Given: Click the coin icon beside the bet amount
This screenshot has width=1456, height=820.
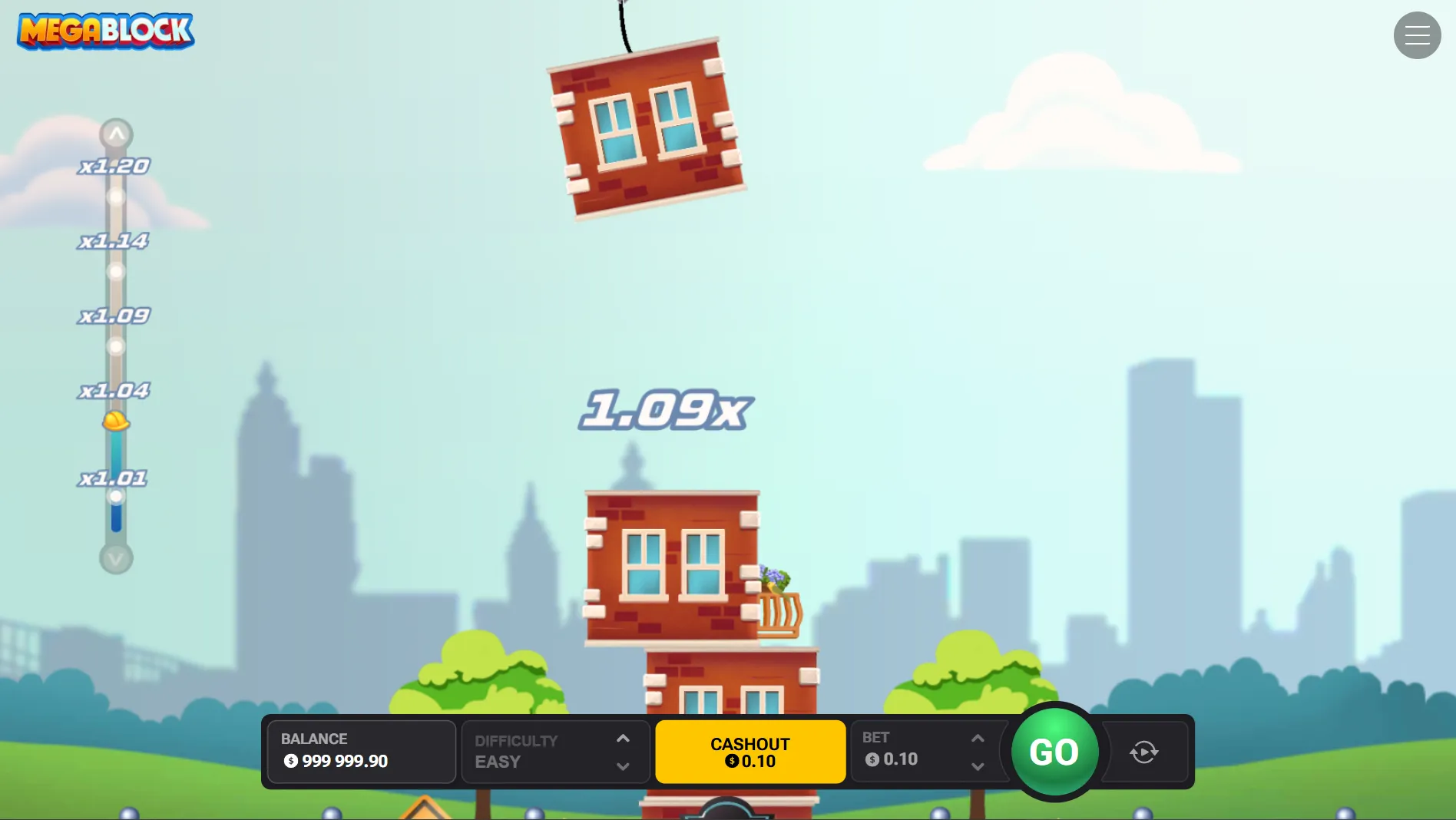Looking at the screenshot, I should point(872,759).
